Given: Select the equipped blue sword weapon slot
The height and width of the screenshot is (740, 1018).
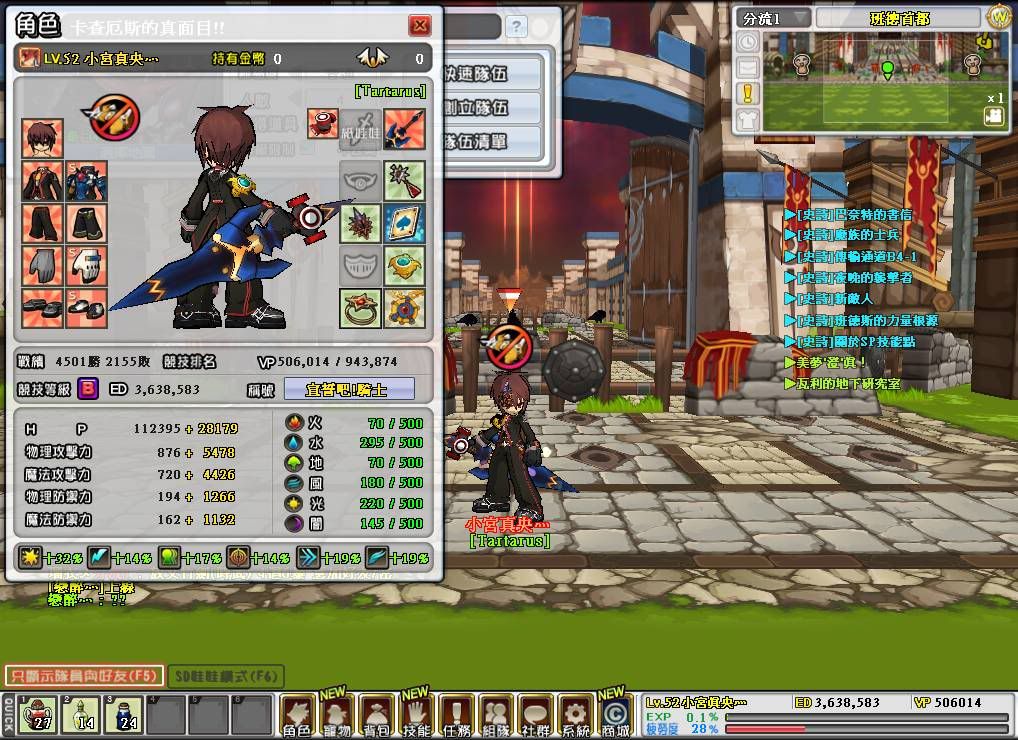Looking at the screenshot, I should (x=405, y=129).
